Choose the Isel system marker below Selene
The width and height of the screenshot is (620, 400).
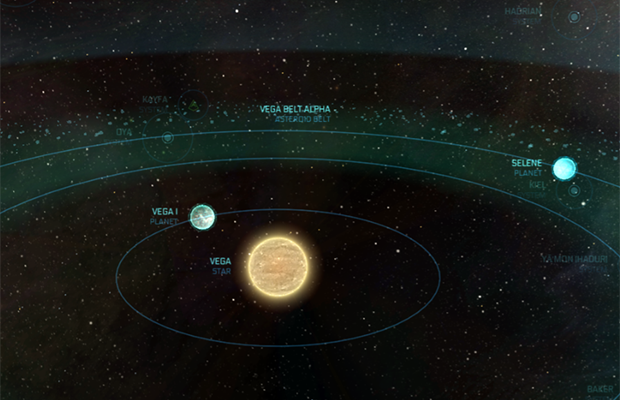pyautogui.click(x=574, y=190)
